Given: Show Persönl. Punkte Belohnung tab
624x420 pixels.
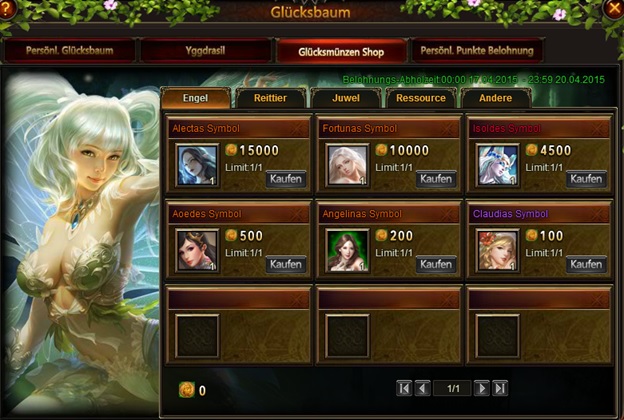Looking at the screenshot, I should [x=478, y=50].
